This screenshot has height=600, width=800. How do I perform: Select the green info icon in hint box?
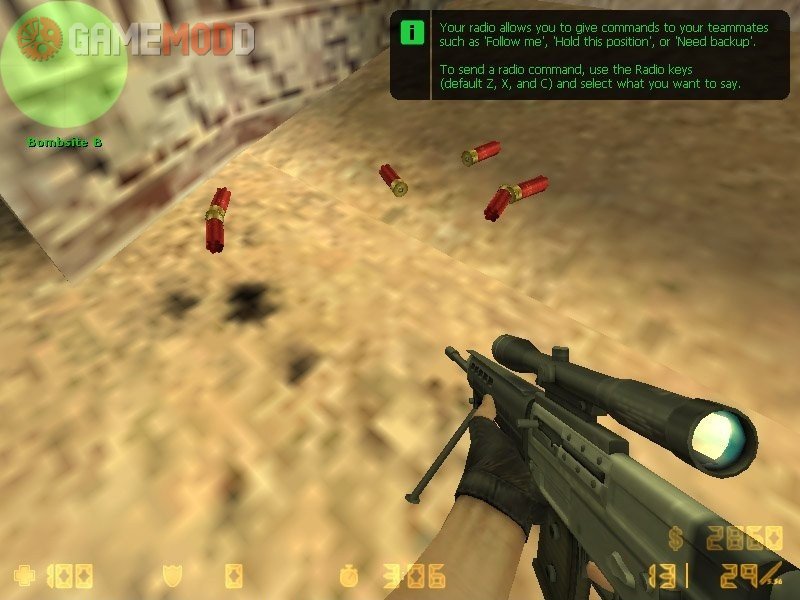click(x=411, y=32)
